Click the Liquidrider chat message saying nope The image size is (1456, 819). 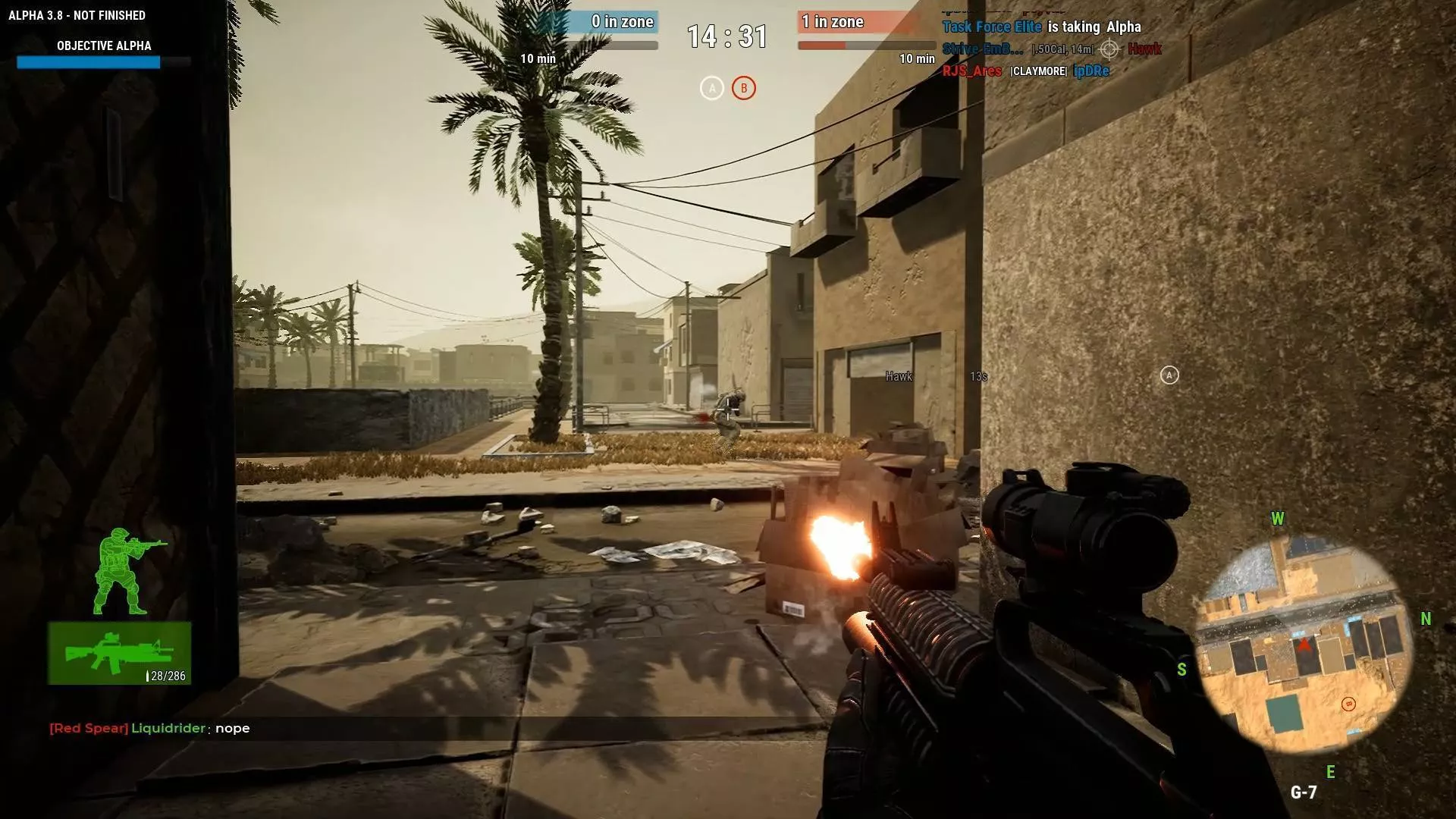pos(149,728)
